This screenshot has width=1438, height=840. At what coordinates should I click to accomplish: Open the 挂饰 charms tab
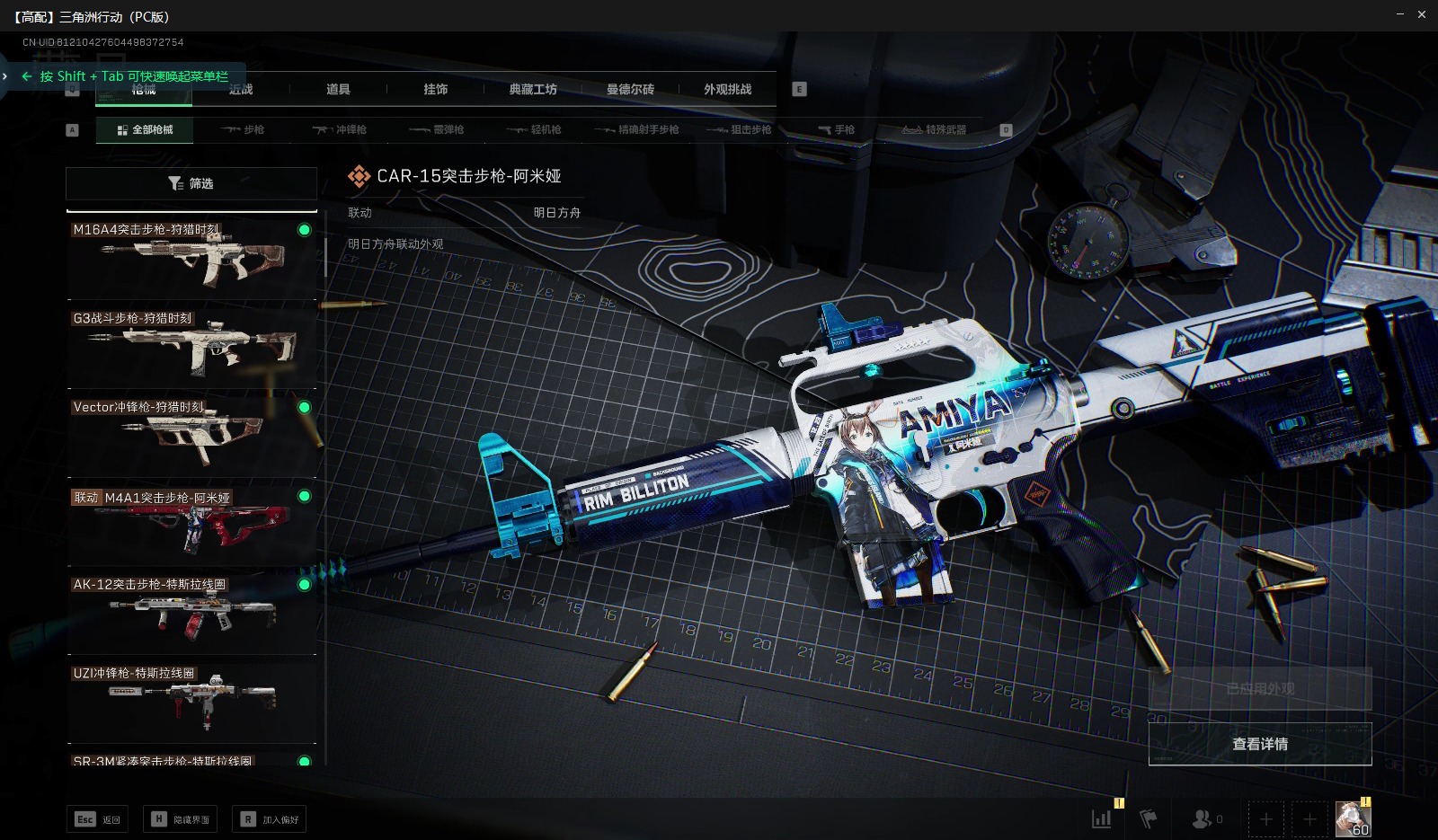tap(436, 89)
